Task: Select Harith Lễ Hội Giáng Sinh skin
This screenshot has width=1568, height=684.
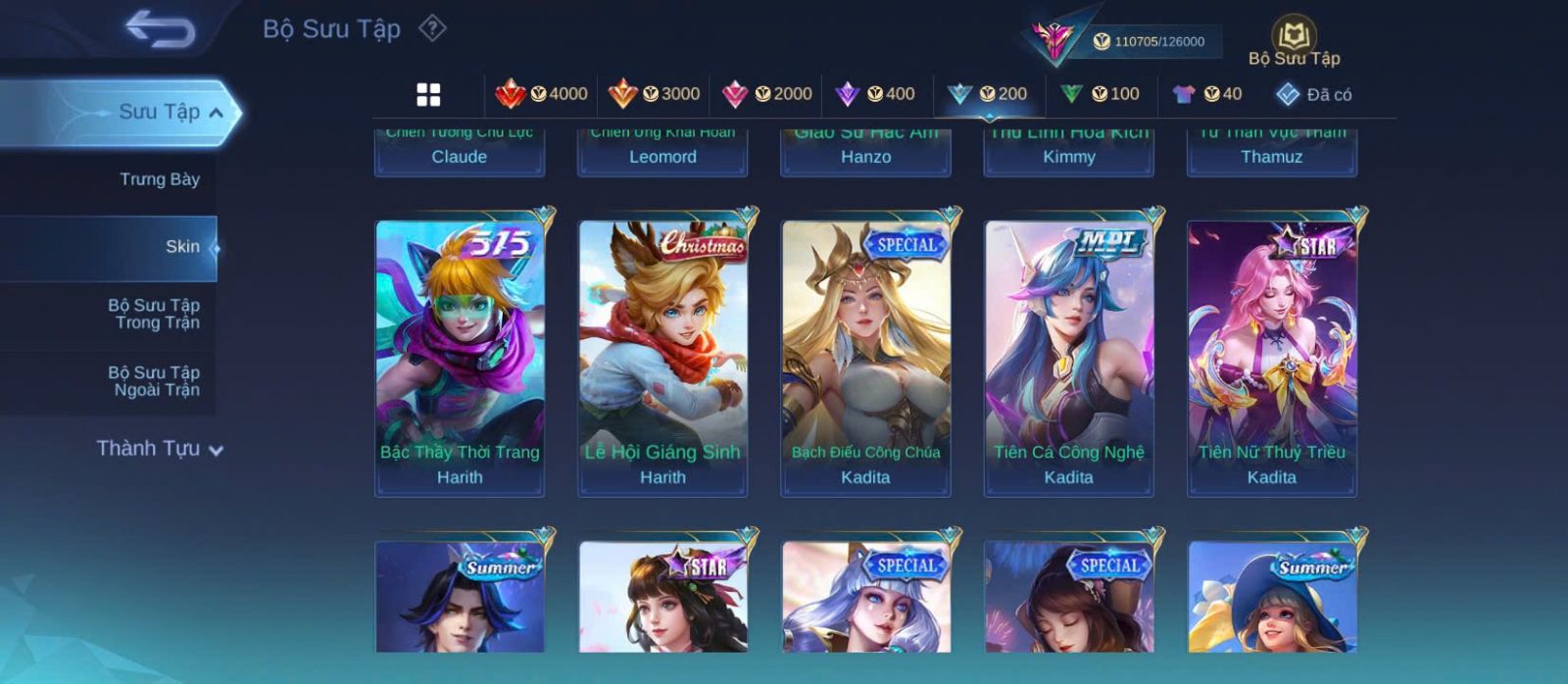Action: coord(662,358)
